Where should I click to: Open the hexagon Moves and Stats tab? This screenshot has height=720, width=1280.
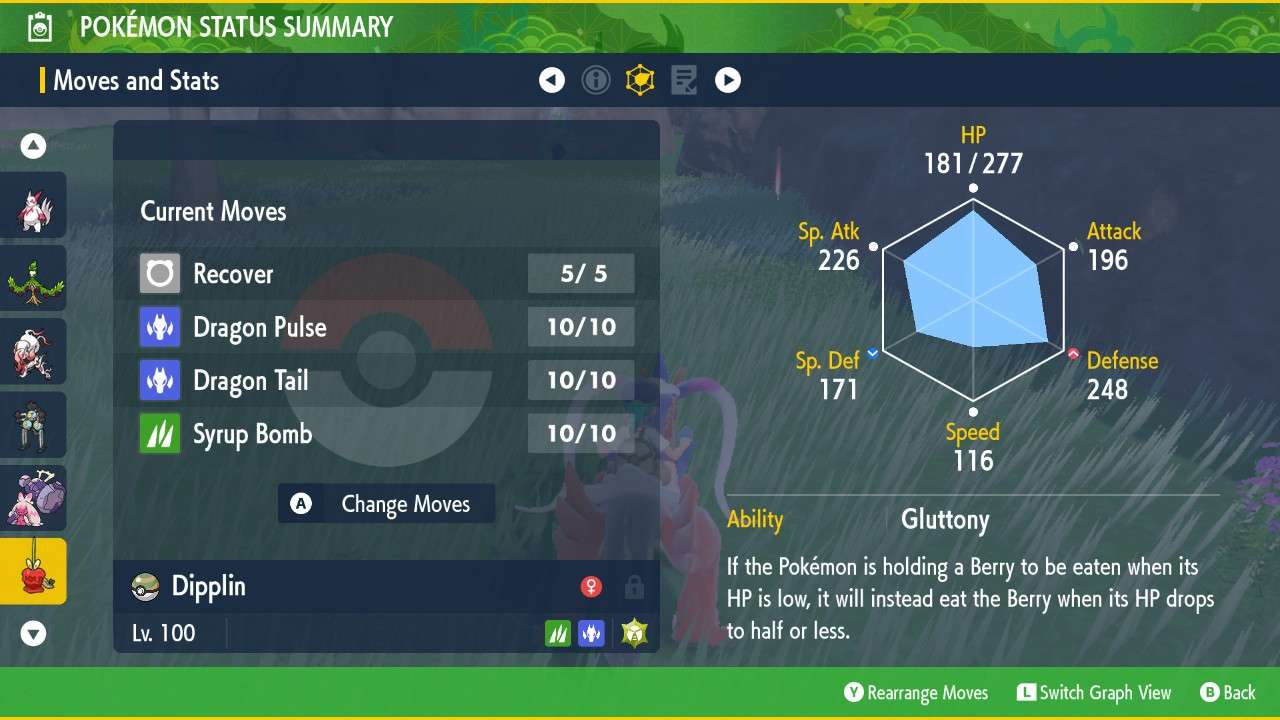click(640, 80)
